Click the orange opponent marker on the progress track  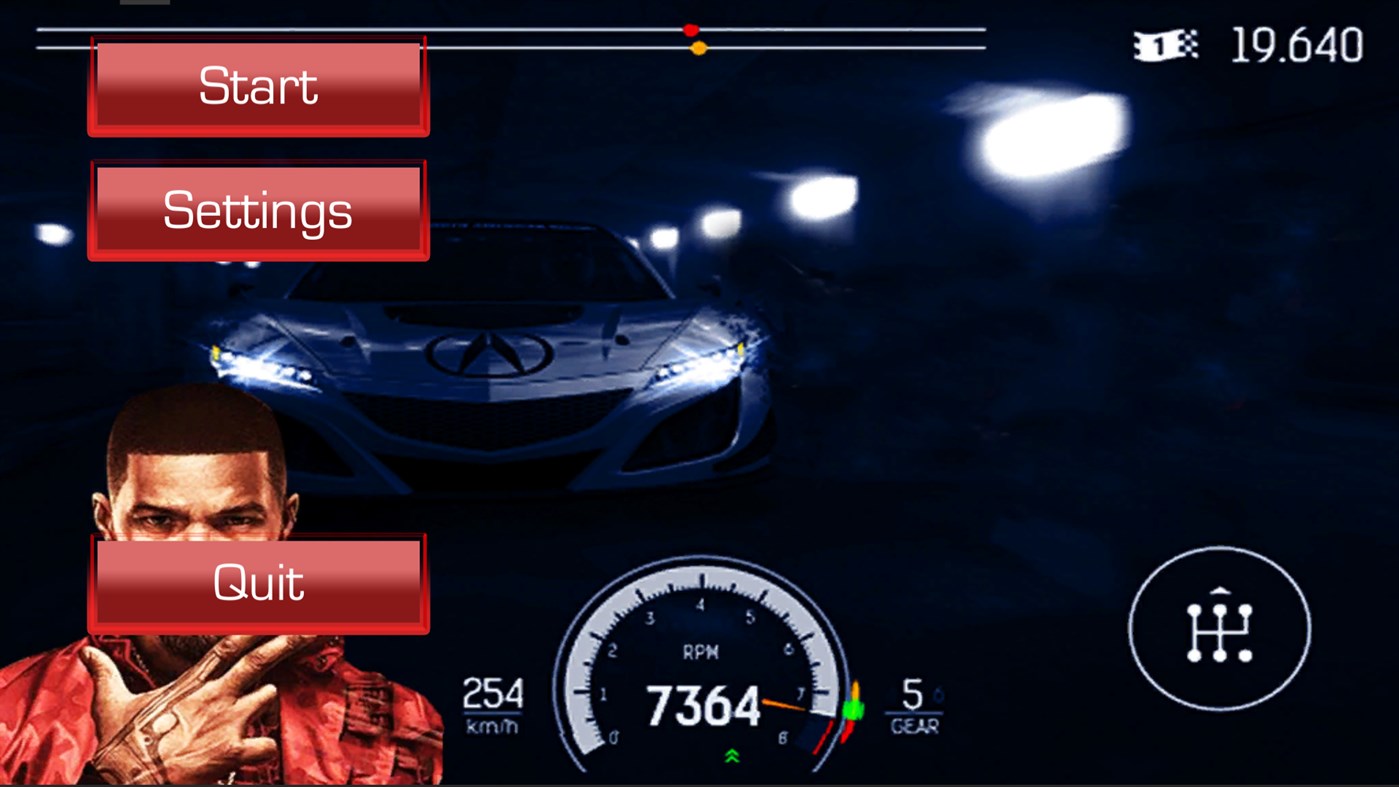pyautogui.click(x=697, y=47)
